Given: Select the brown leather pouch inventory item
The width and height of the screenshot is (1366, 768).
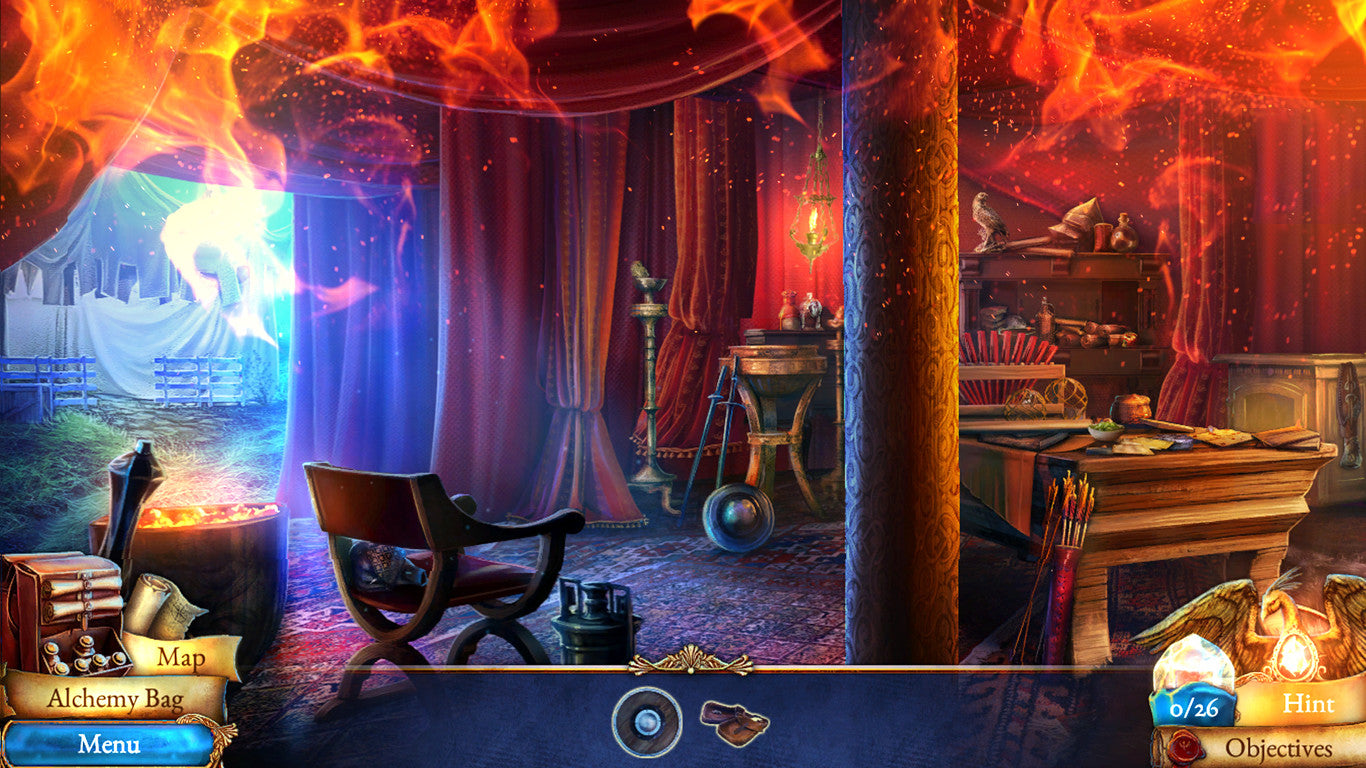Looking at the screenshot, I should [x=734, y=721].
